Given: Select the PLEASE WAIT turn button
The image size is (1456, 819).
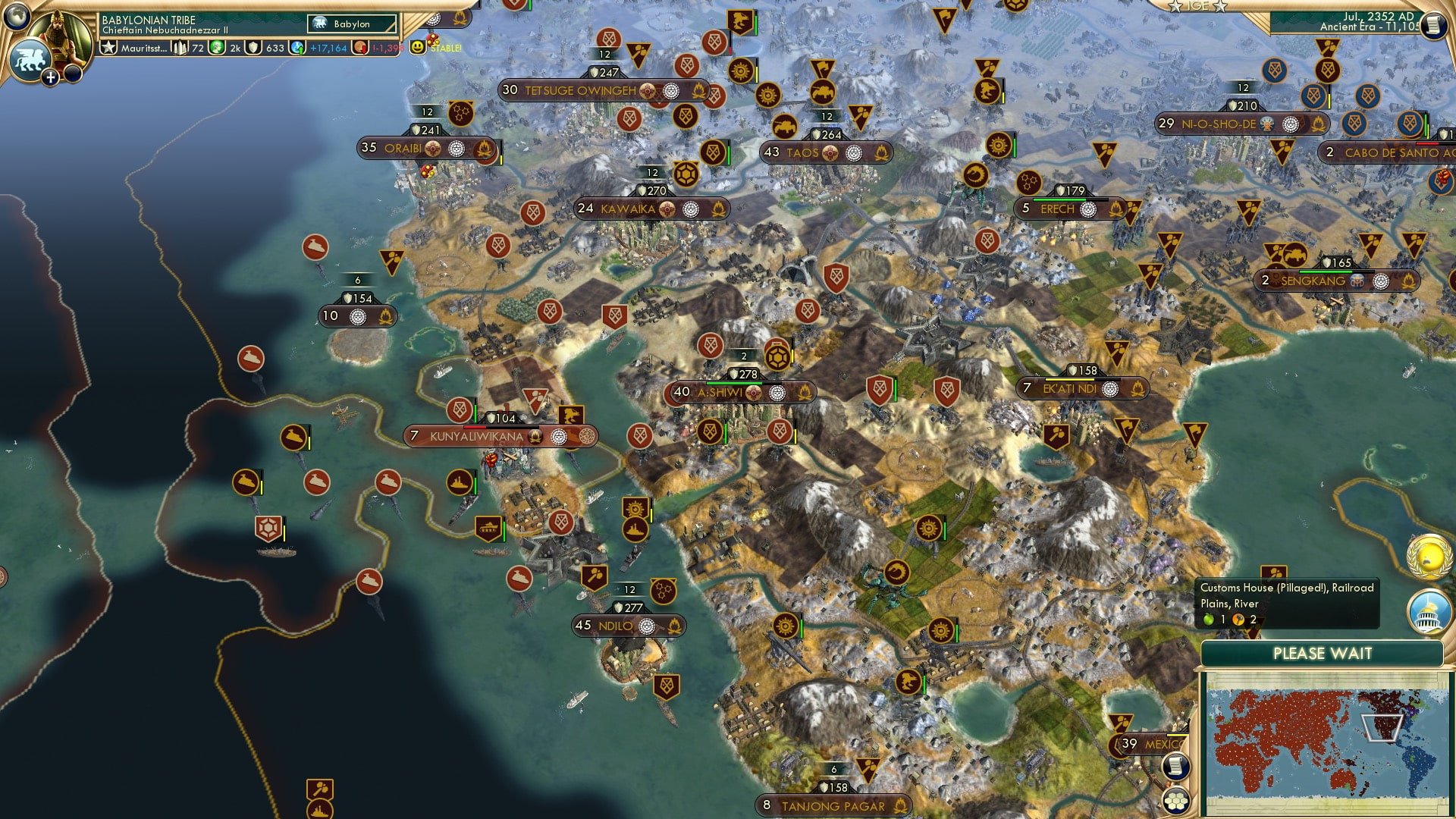Looking at the screenshot, I should pyautogui.click(x=1322, y=654).
